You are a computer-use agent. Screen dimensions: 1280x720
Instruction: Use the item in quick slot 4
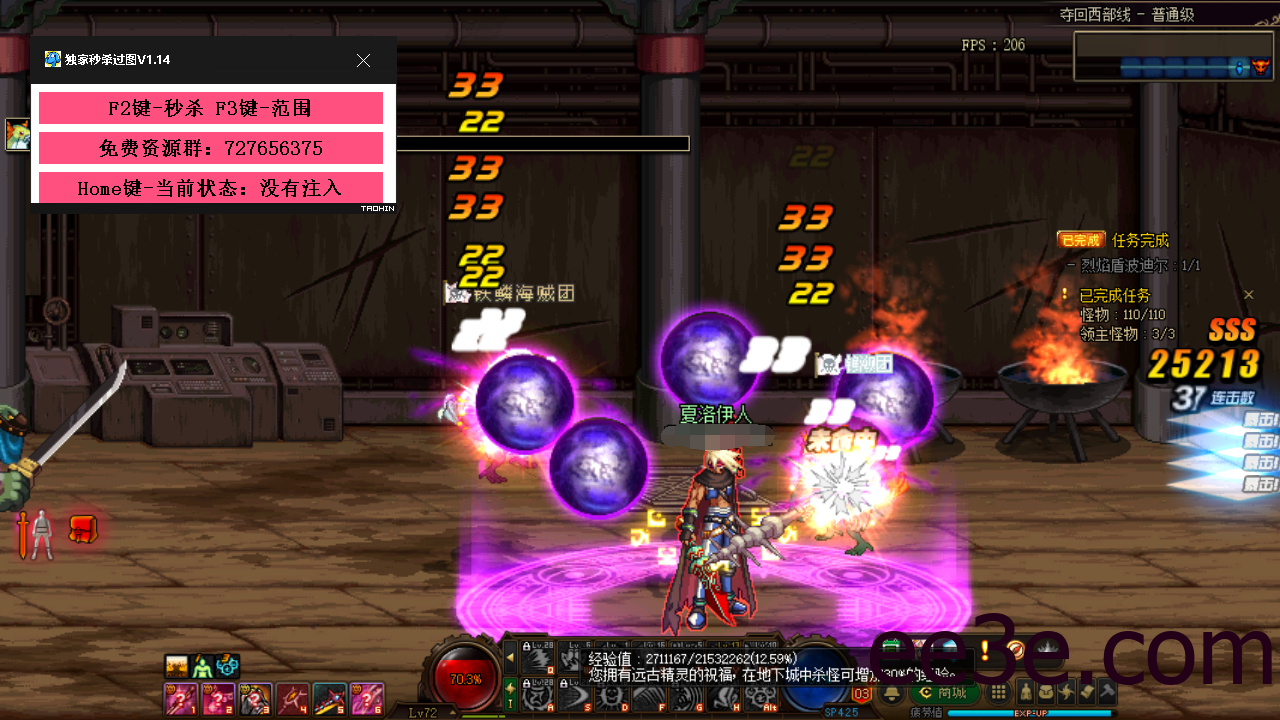(292, 697)
